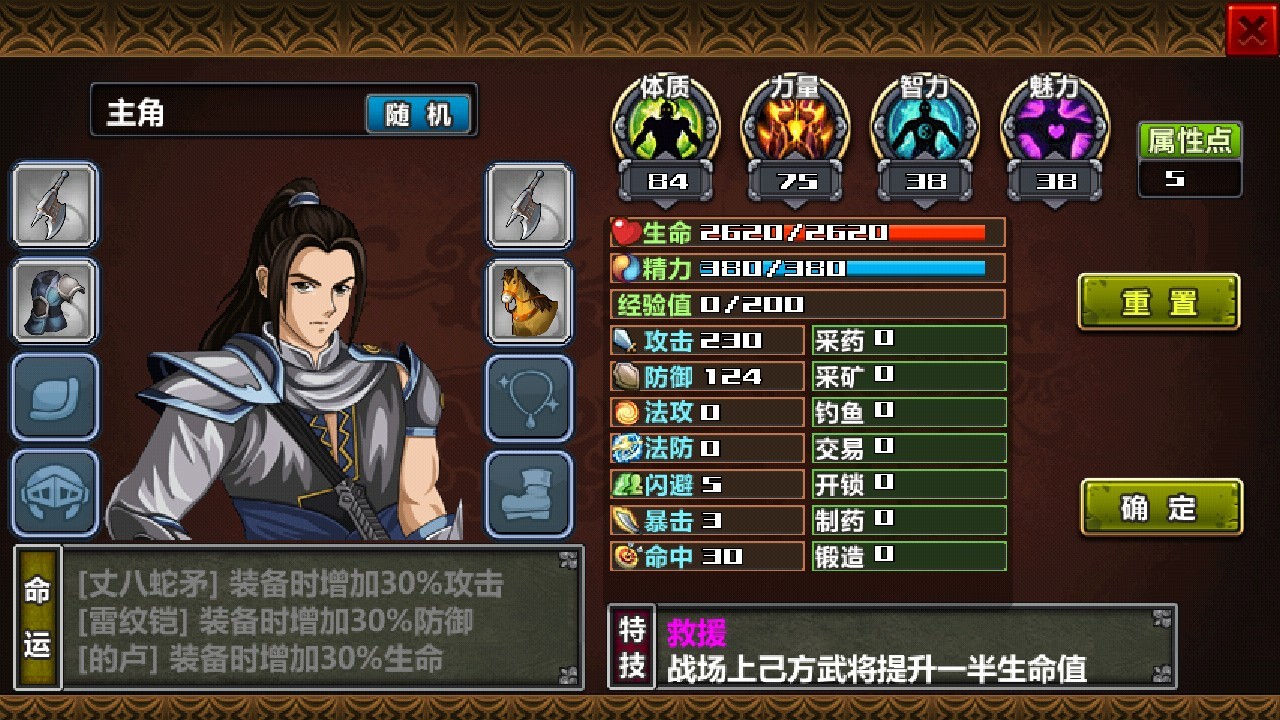
Task: Open the equipped armor slot
Action: click(x=55, y=300)
